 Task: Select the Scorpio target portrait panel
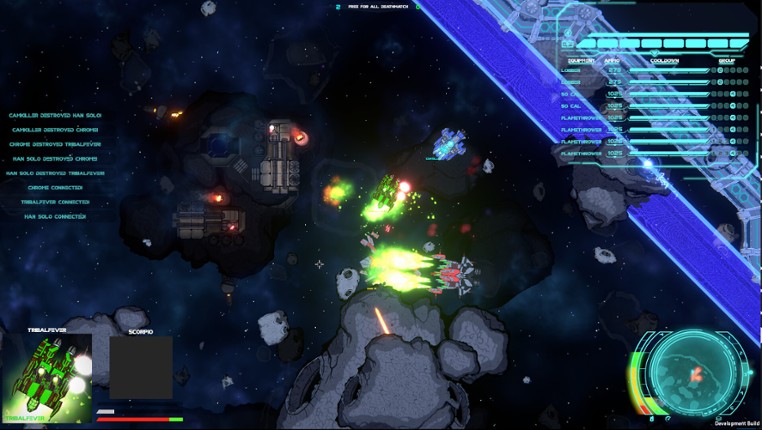[x=141, y=367]
